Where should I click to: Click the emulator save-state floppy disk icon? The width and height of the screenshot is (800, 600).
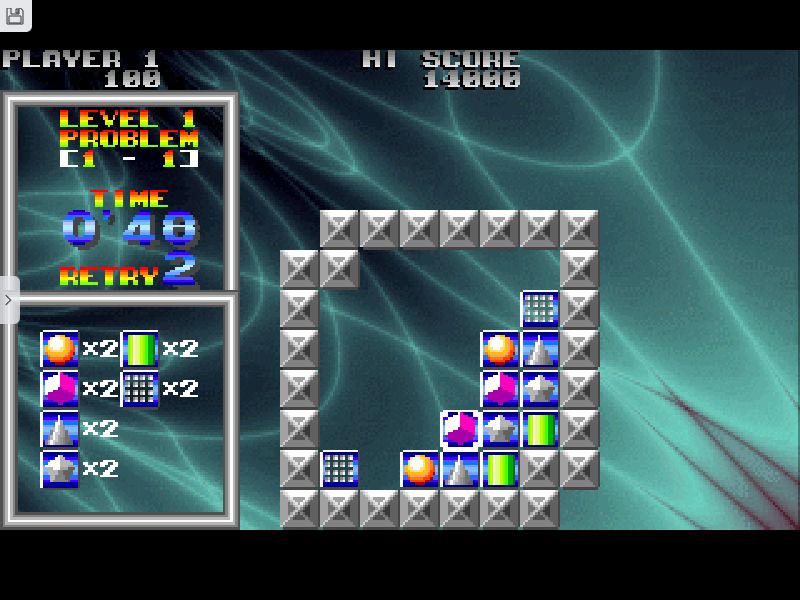(x=15, y=17)
